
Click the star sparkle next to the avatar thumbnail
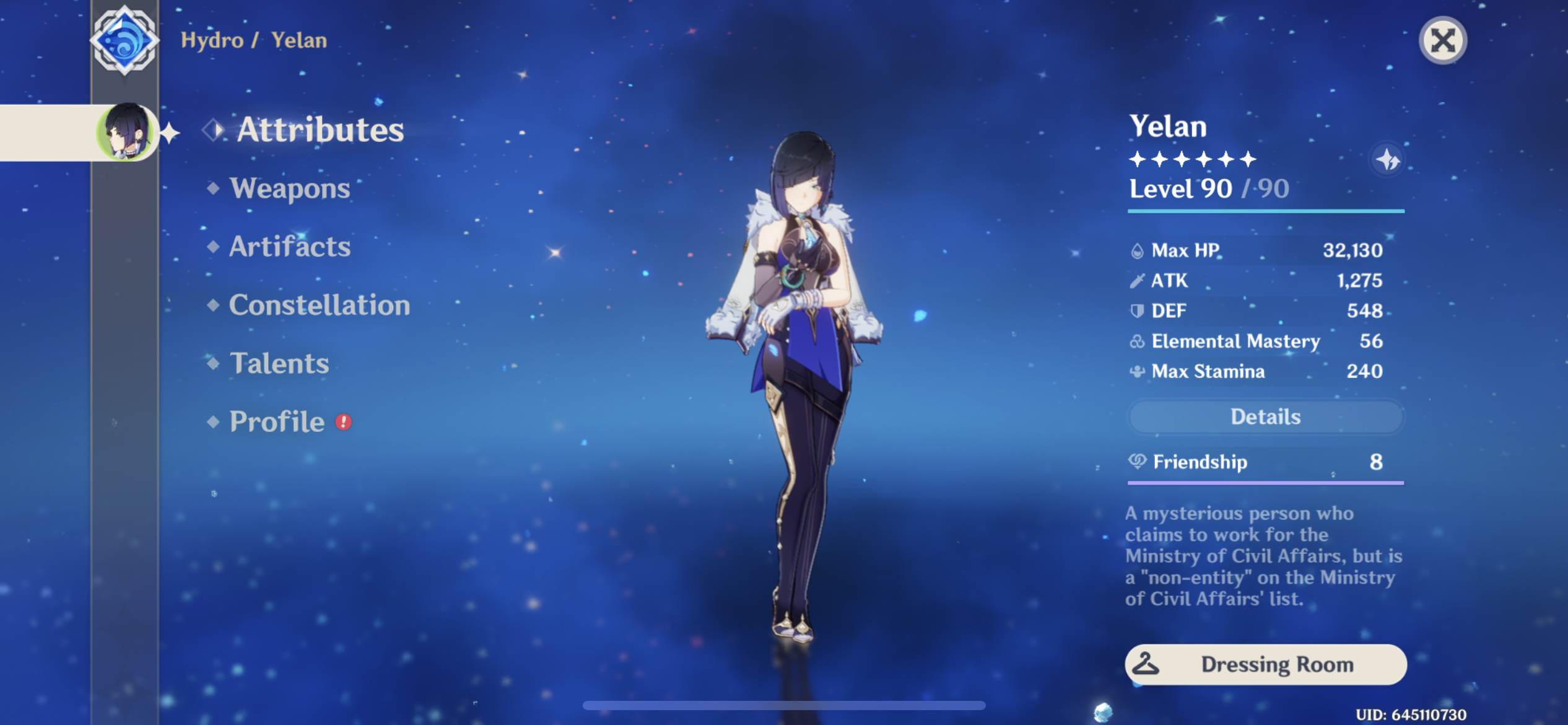[169, 131]
